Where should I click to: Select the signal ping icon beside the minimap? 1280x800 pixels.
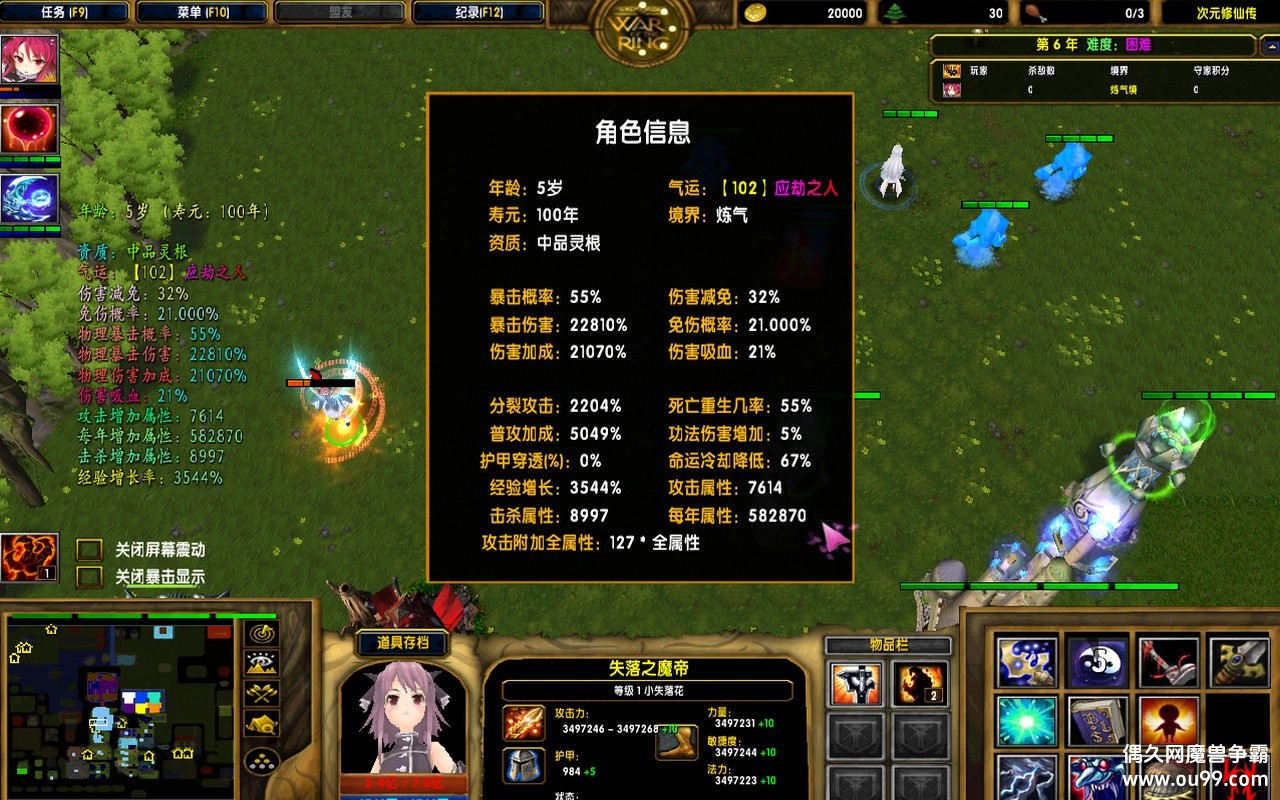click(262, 633)
